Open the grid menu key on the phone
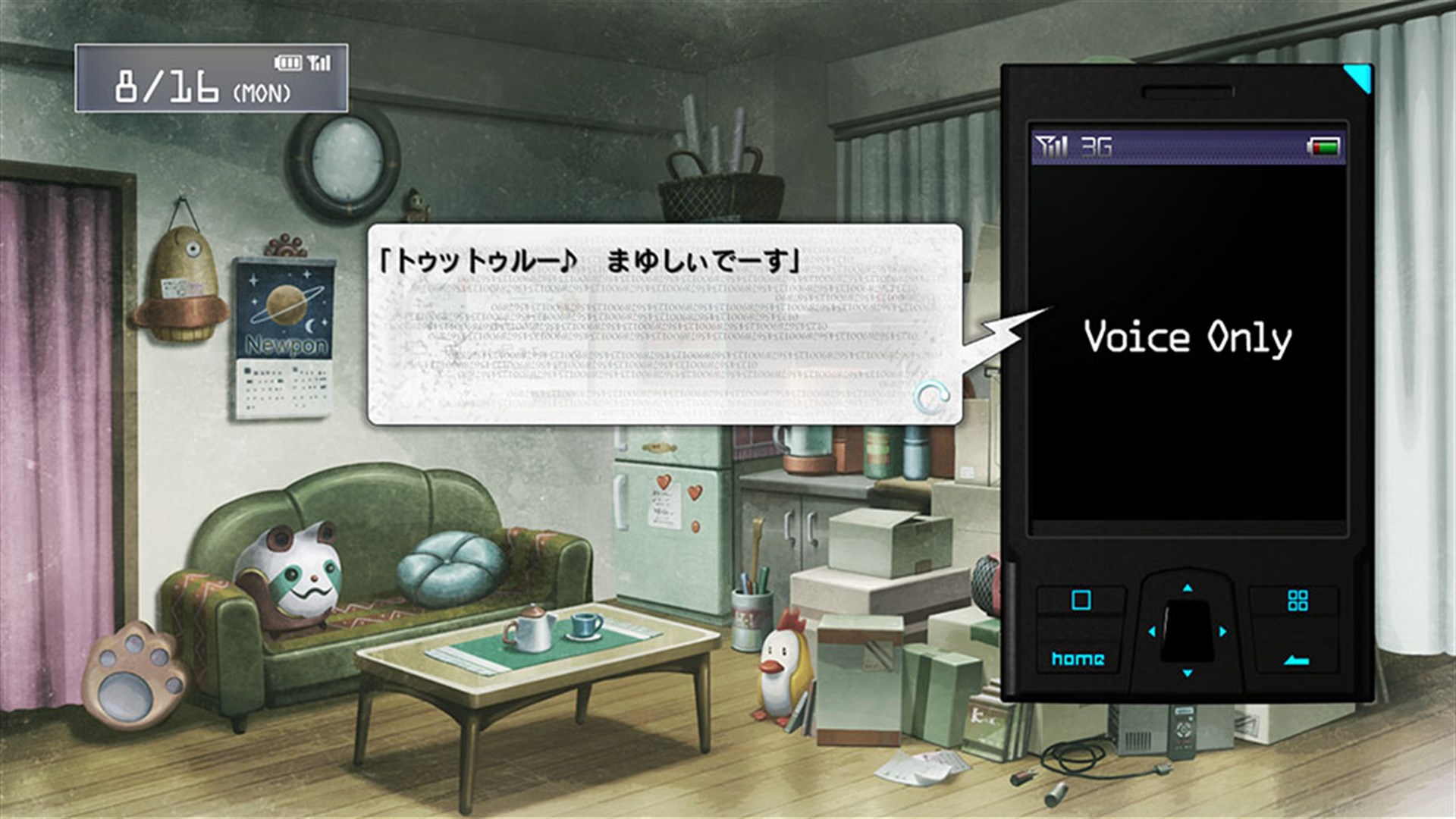 (1298, 599)
